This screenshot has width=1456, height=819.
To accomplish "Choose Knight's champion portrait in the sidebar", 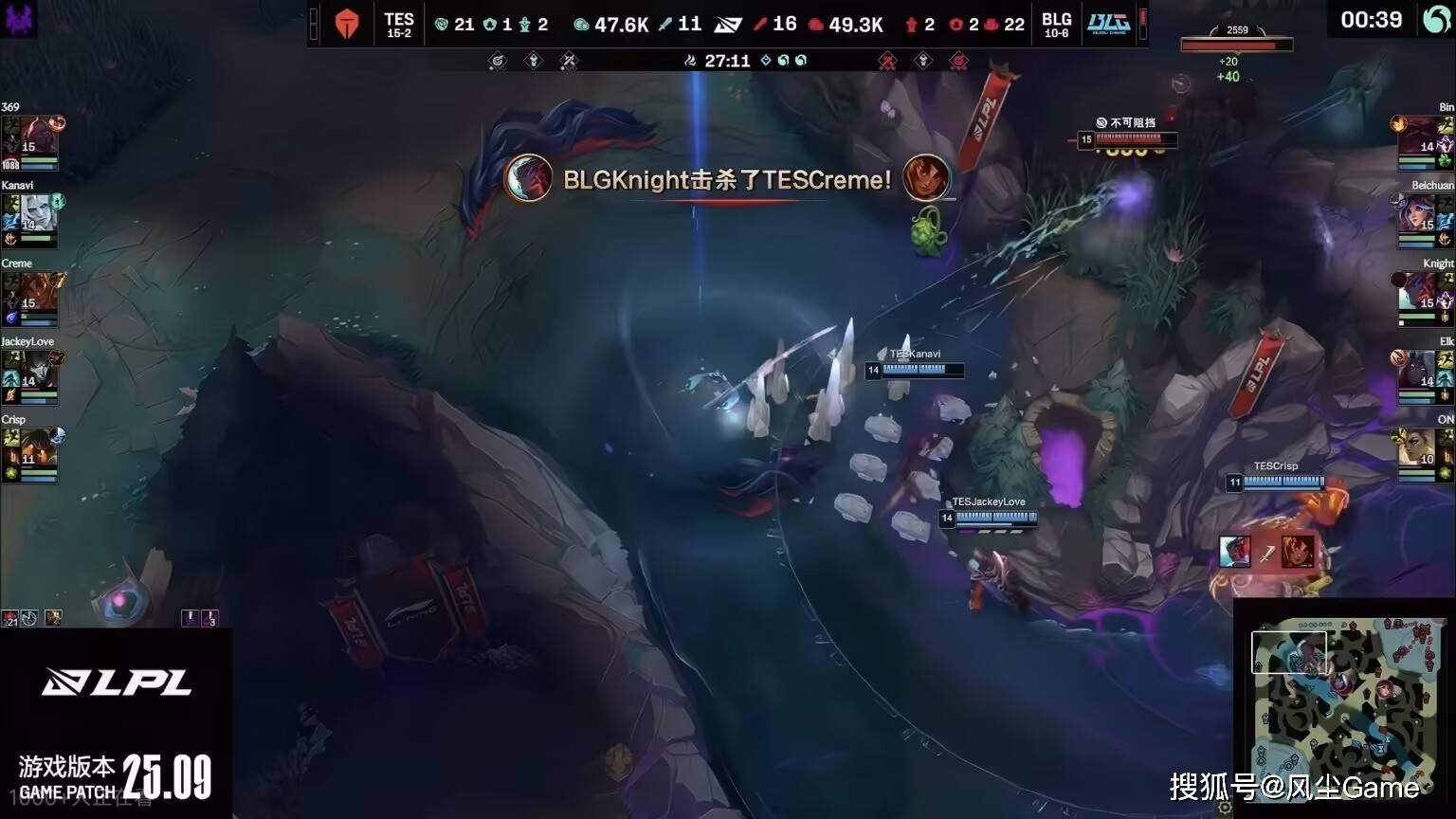I will (1418, 295).
